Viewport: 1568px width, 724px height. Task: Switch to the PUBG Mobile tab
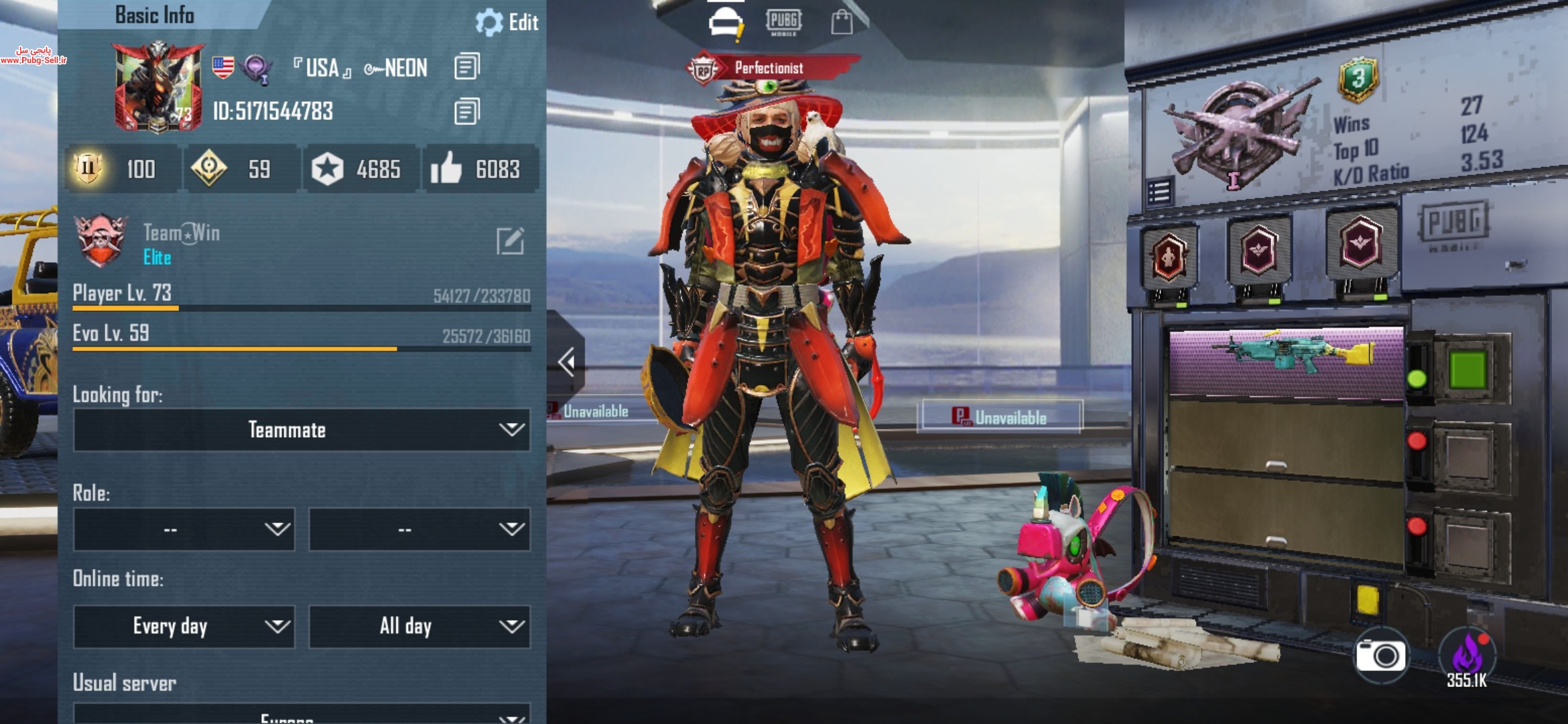783,21
